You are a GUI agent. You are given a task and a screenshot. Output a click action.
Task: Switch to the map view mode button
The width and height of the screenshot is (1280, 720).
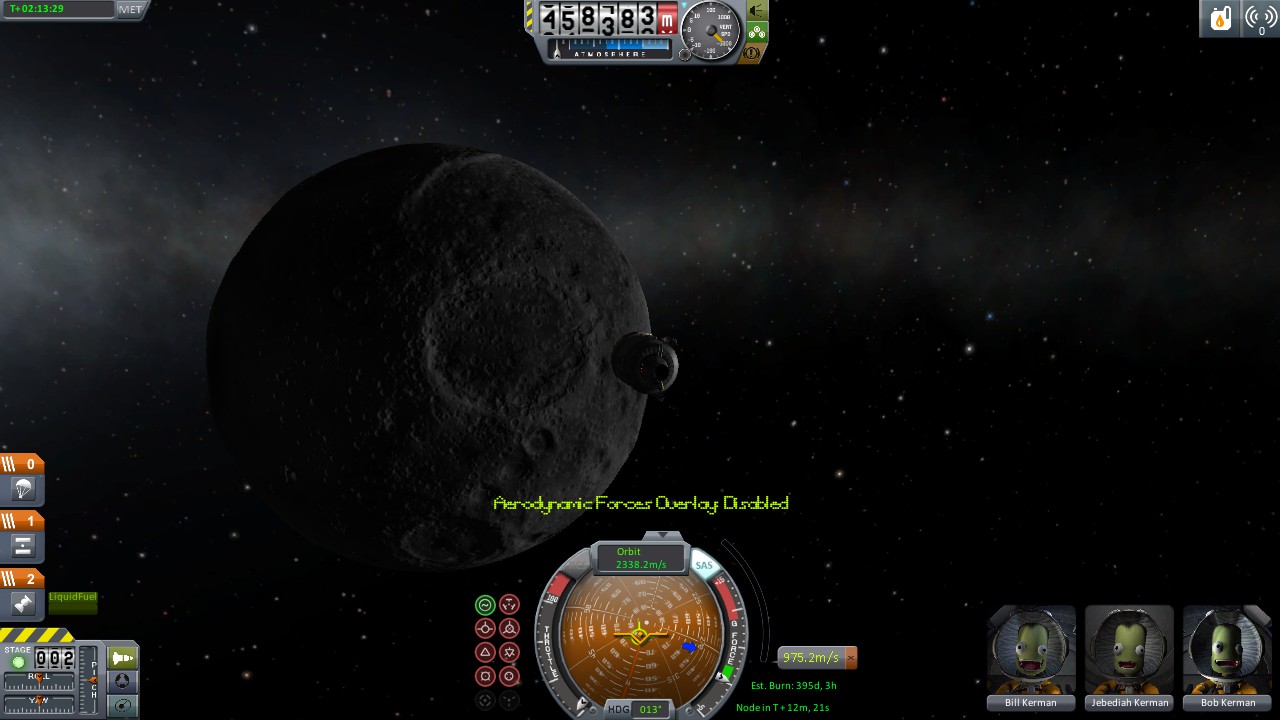click(122, 706)
